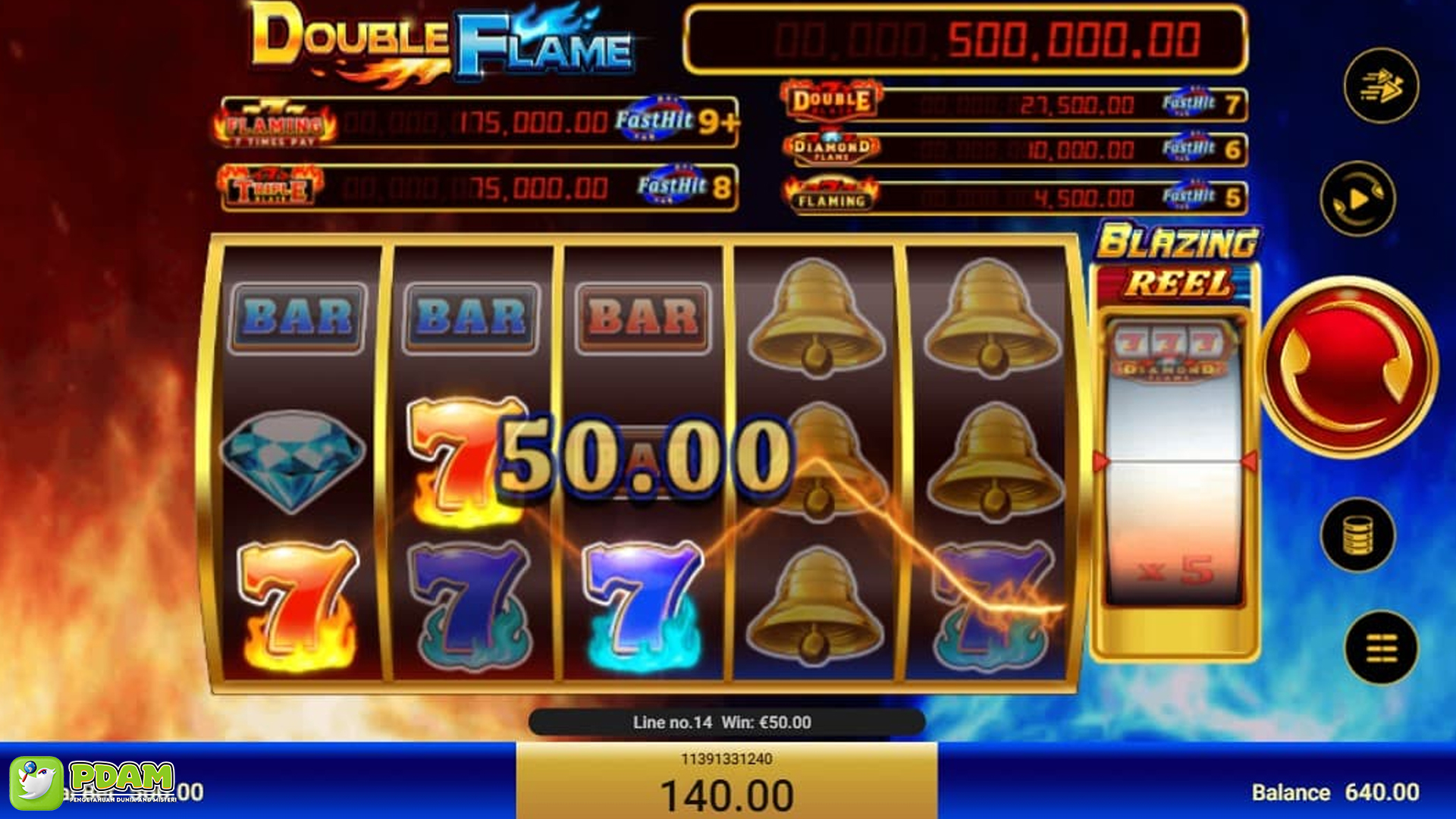Click the Flaming 7 Times Pay emblem

(271, 120)
